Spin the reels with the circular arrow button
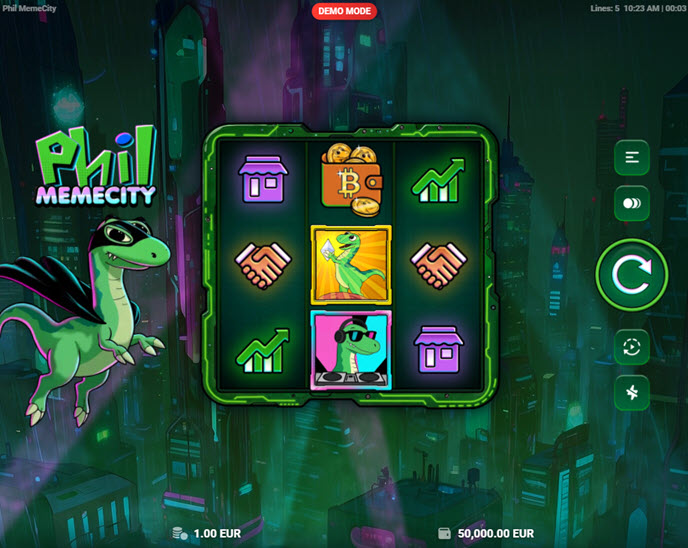 pos(631,274)
